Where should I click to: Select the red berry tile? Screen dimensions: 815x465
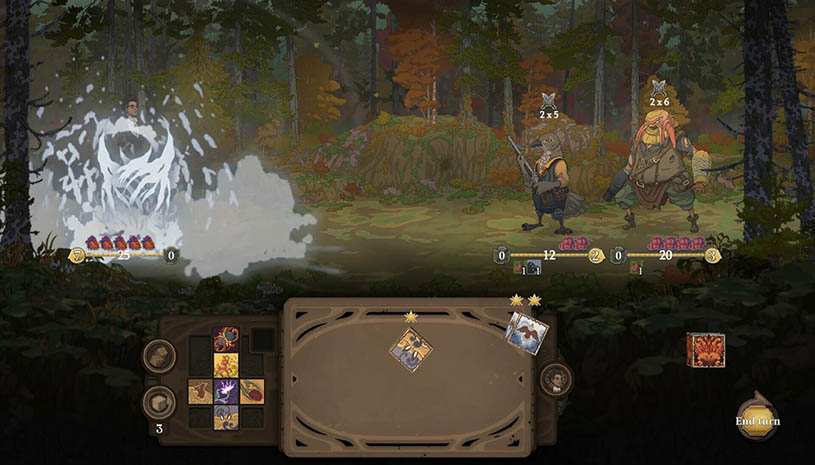pos(251,391)
